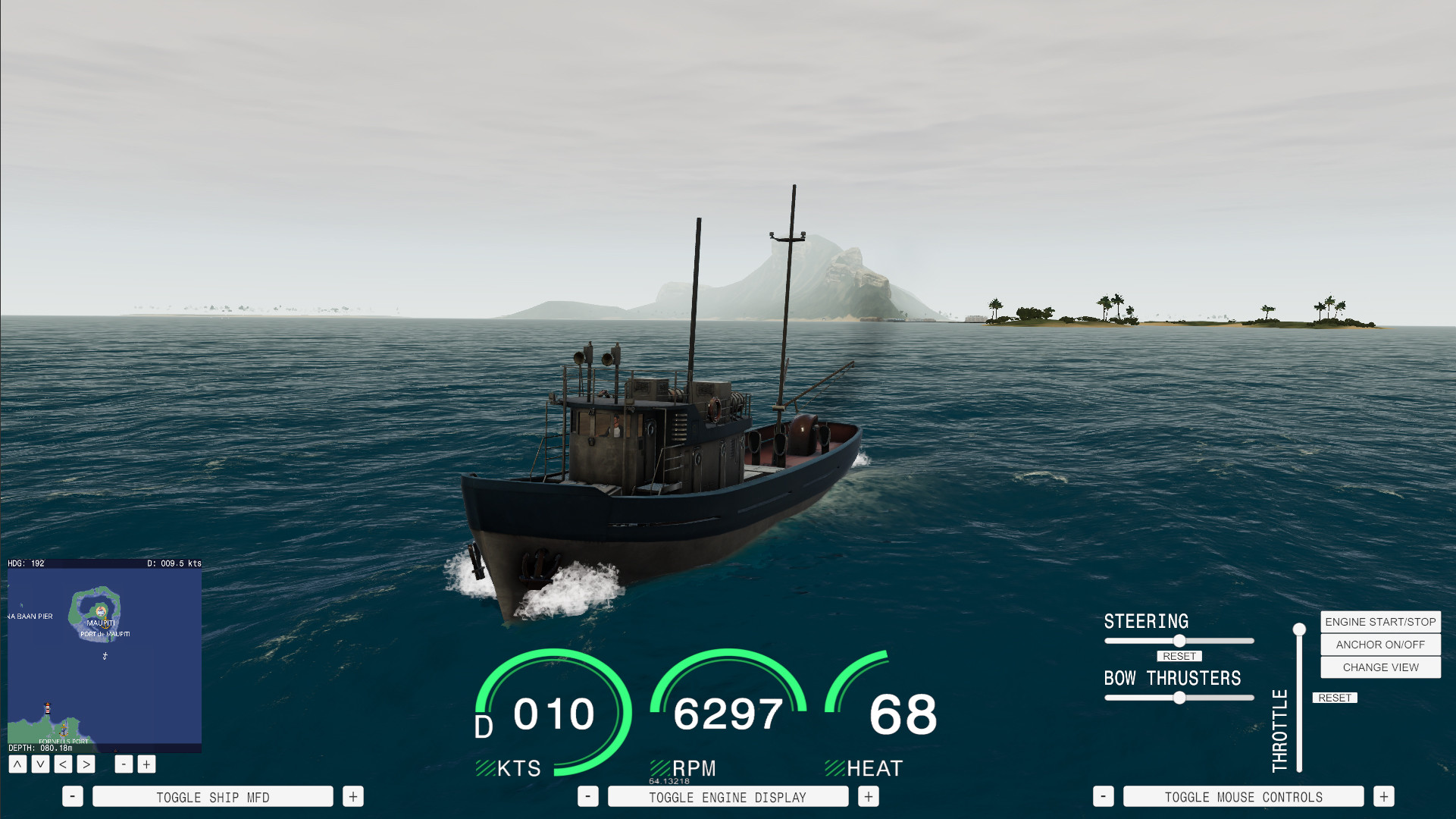Screen dimensions: 1456x819
Task: Enlarge the mouse controls panel with its + icon
Action: coord(1383,796)
